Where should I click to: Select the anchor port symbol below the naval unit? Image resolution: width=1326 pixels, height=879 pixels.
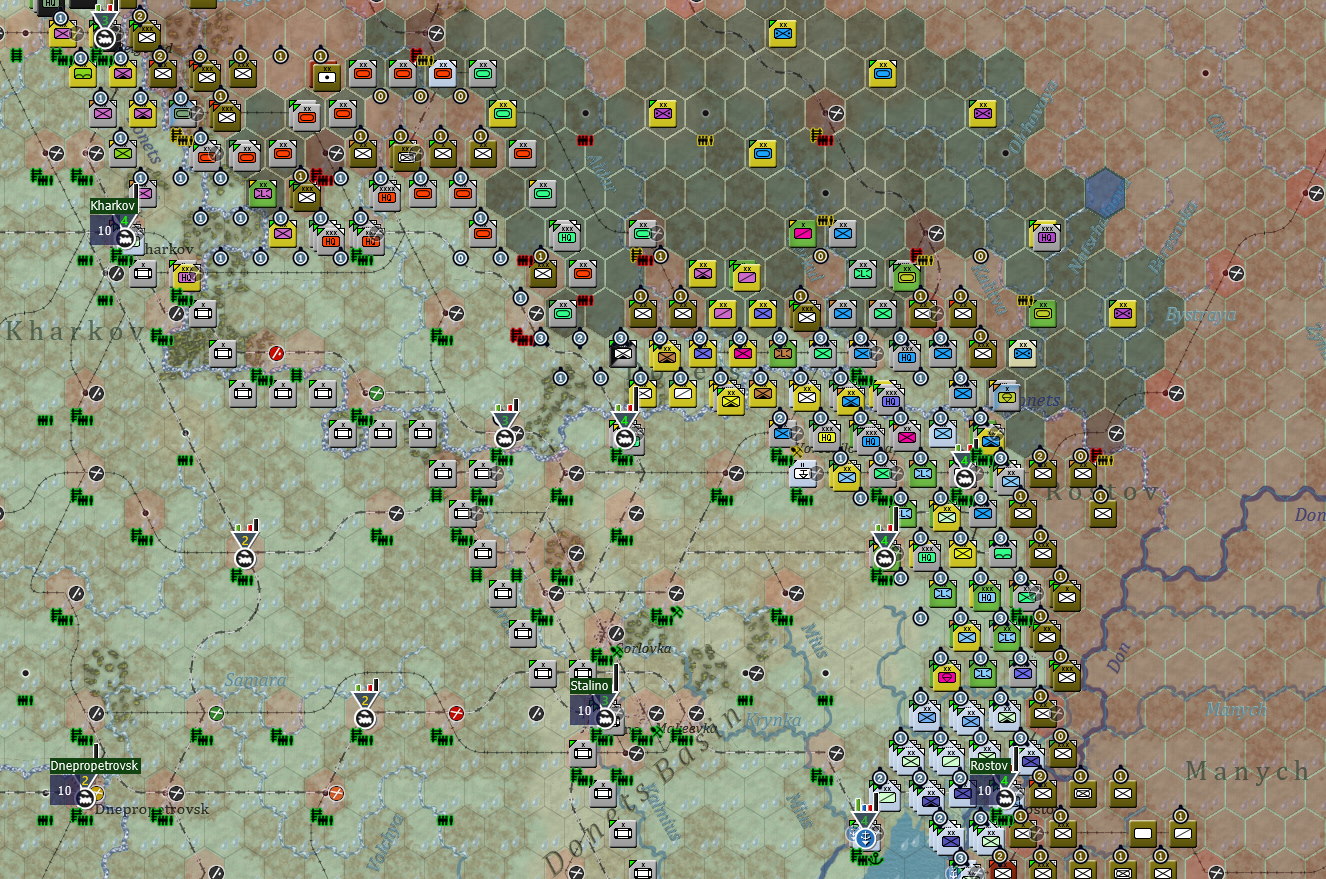pos(874,859)
